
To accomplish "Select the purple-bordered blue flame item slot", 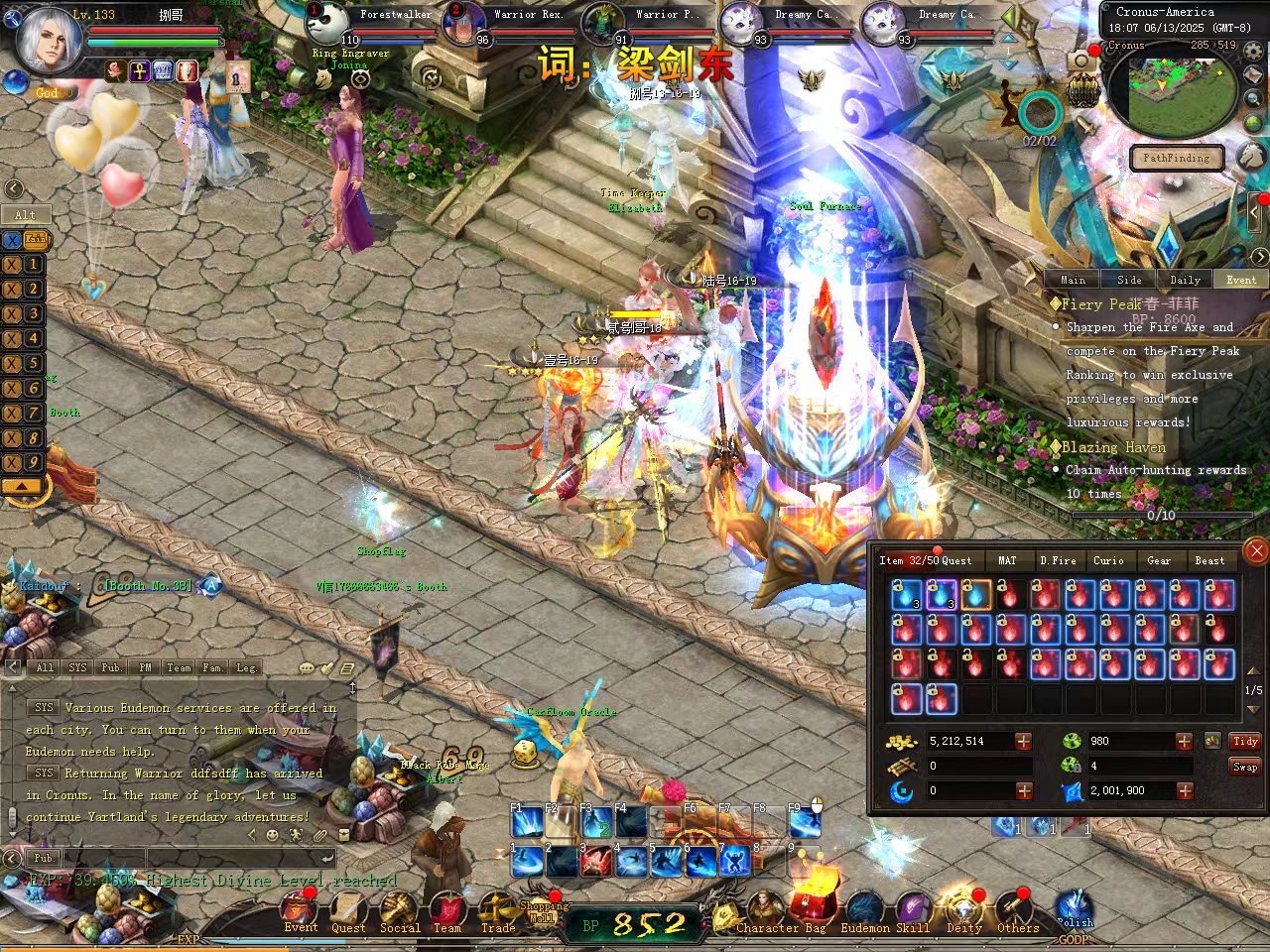I will (x=941, y=595).
